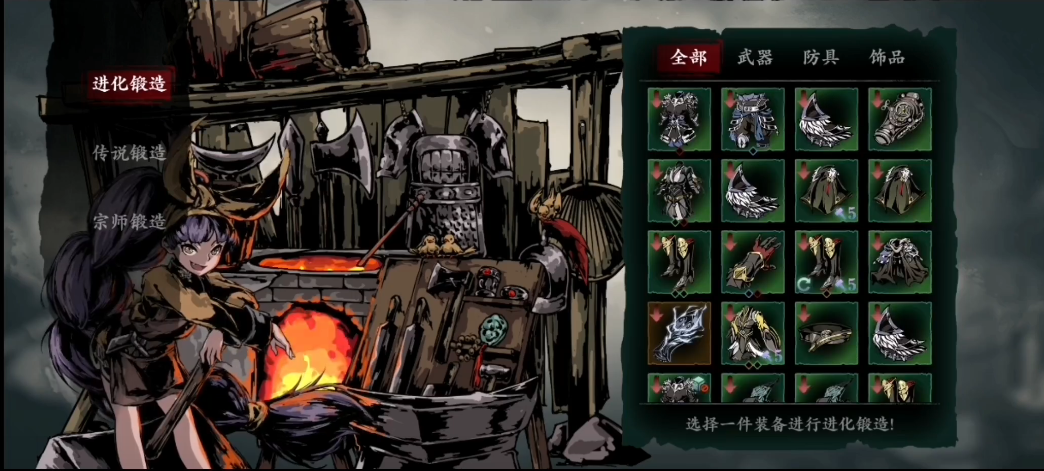Image resolution: width=1044 pixels, height=471 pixels.
Task: Show the 武器 weapons tab
Action: click(x=754, y=57)
